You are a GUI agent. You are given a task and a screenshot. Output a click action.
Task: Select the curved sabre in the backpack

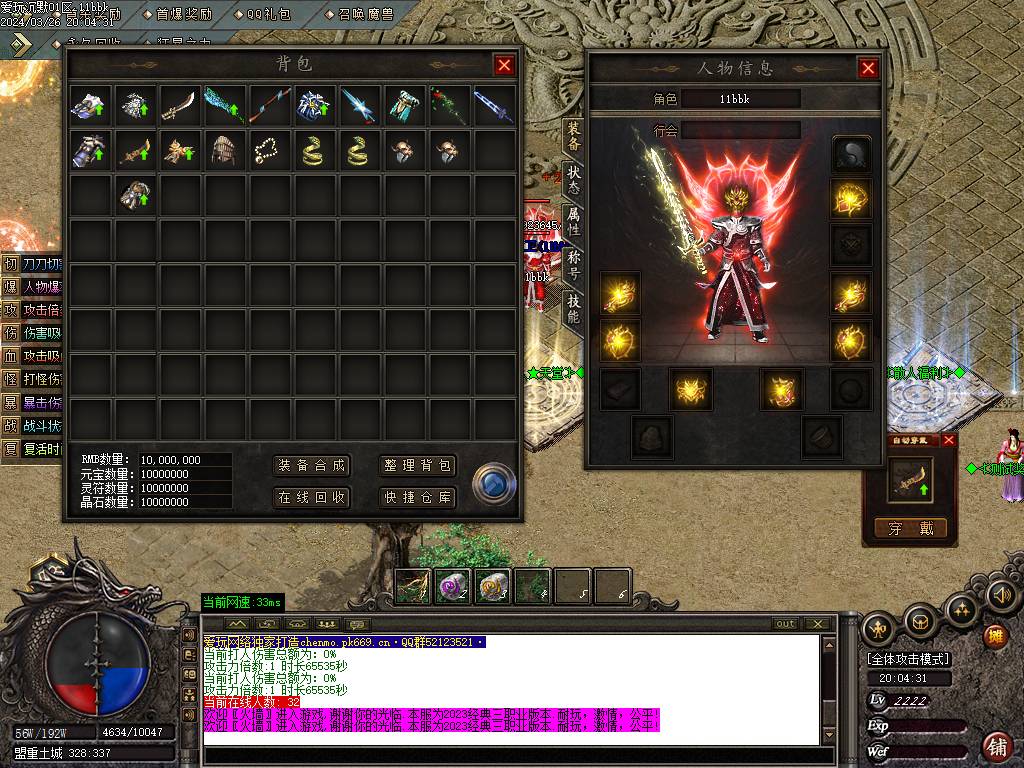[180, 105]
